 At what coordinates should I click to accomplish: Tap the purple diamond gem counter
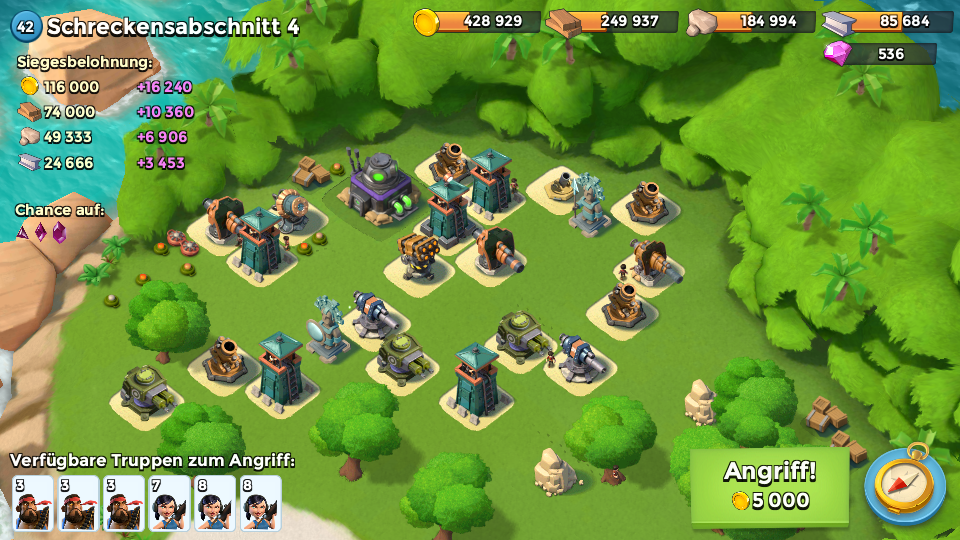[879, 53]
